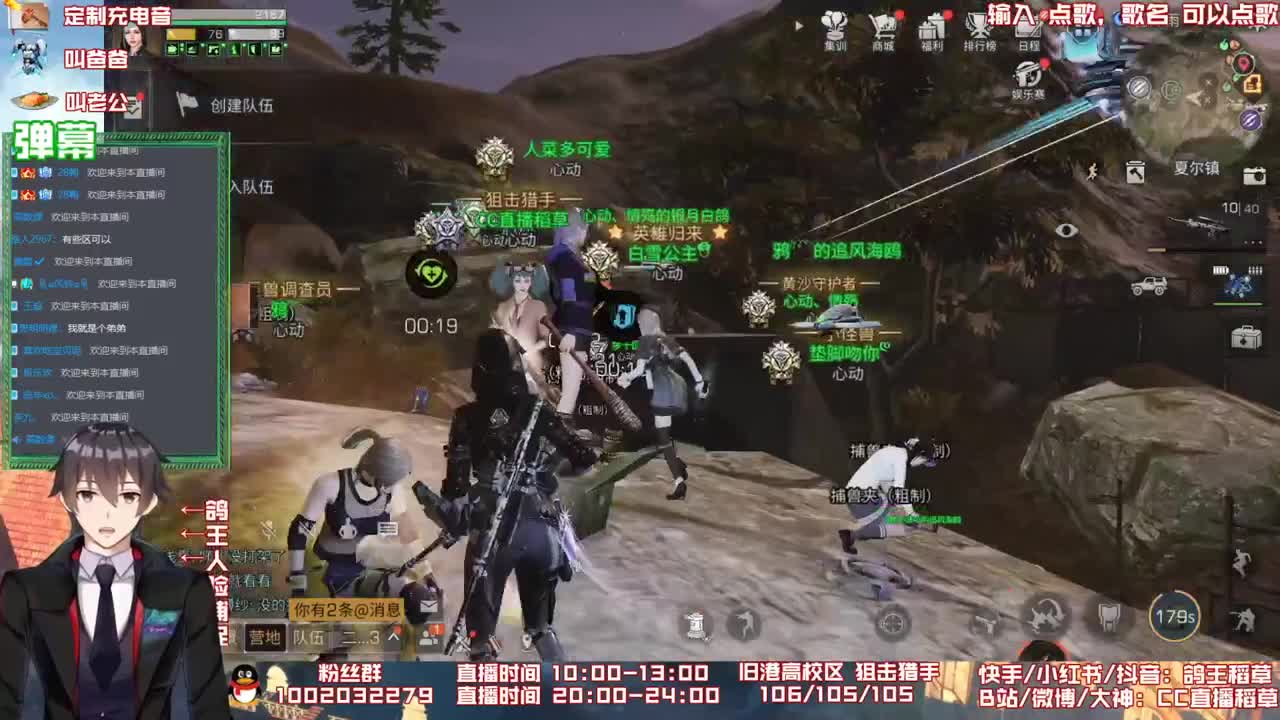Open the crafting hammer icon beside the minimap
Viewport: 1280px width, 720px height.
1135,173
